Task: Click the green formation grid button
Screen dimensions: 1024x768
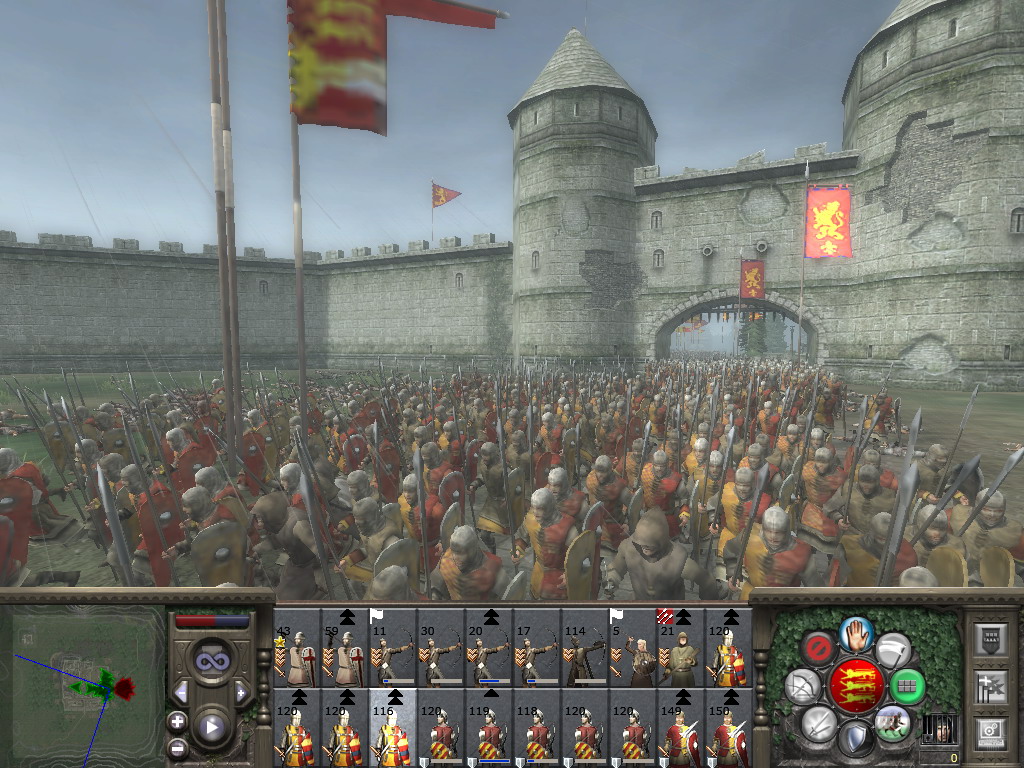Action: [x=907, y=686]
